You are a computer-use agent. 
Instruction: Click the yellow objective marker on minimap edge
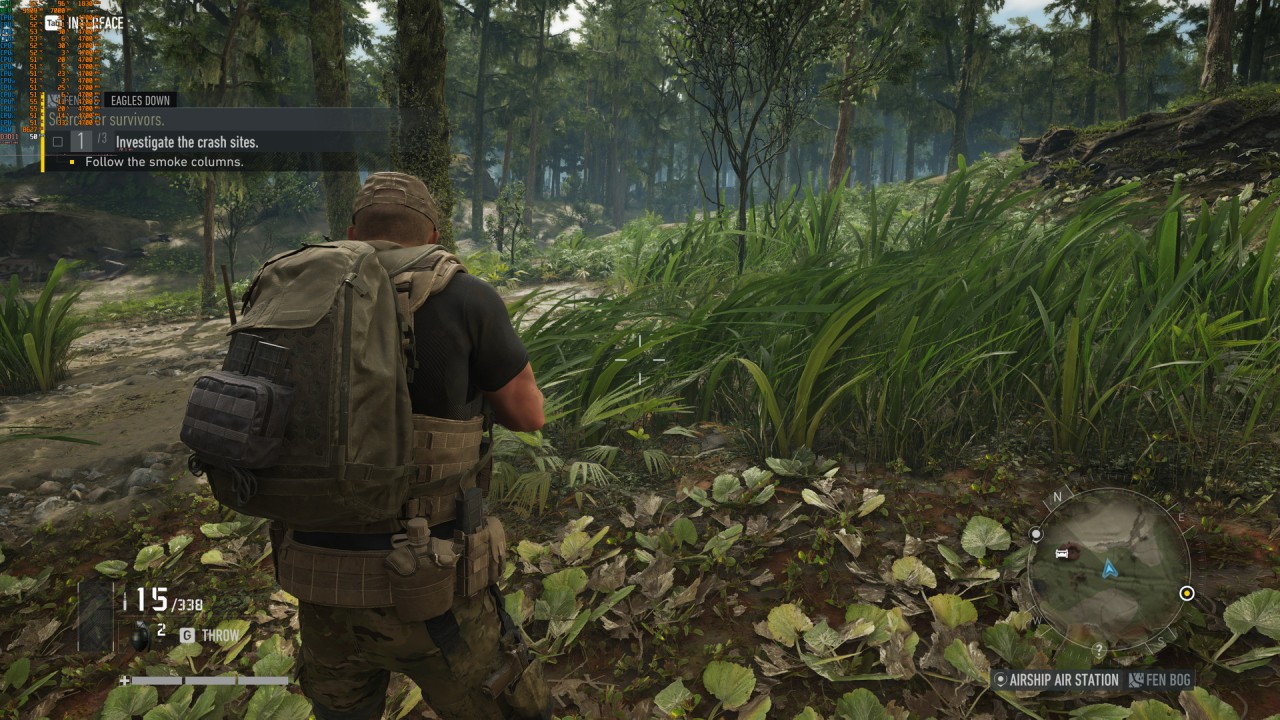[1187, 593]
